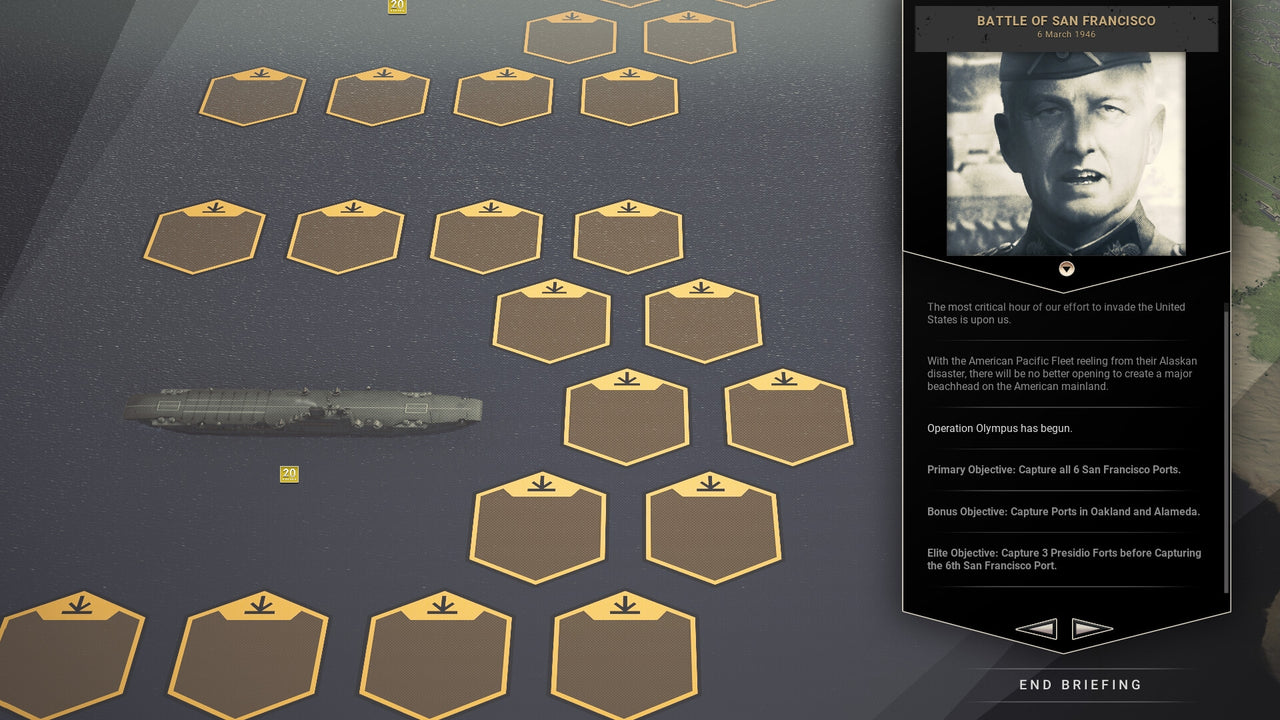Click the Battle of San Francisco title header

click(x=1066, y=21)
